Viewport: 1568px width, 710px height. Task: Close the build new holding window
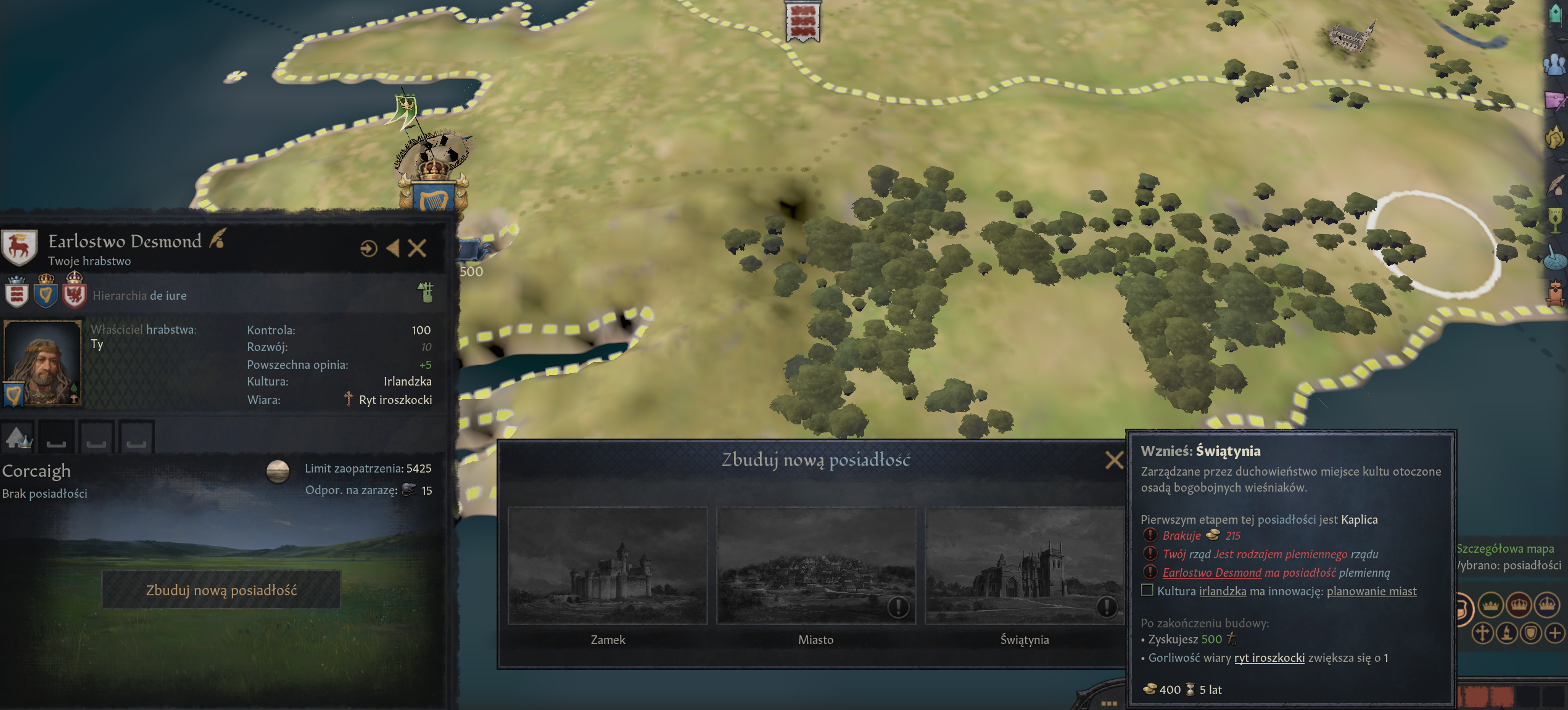click(x=1114, y=460)
